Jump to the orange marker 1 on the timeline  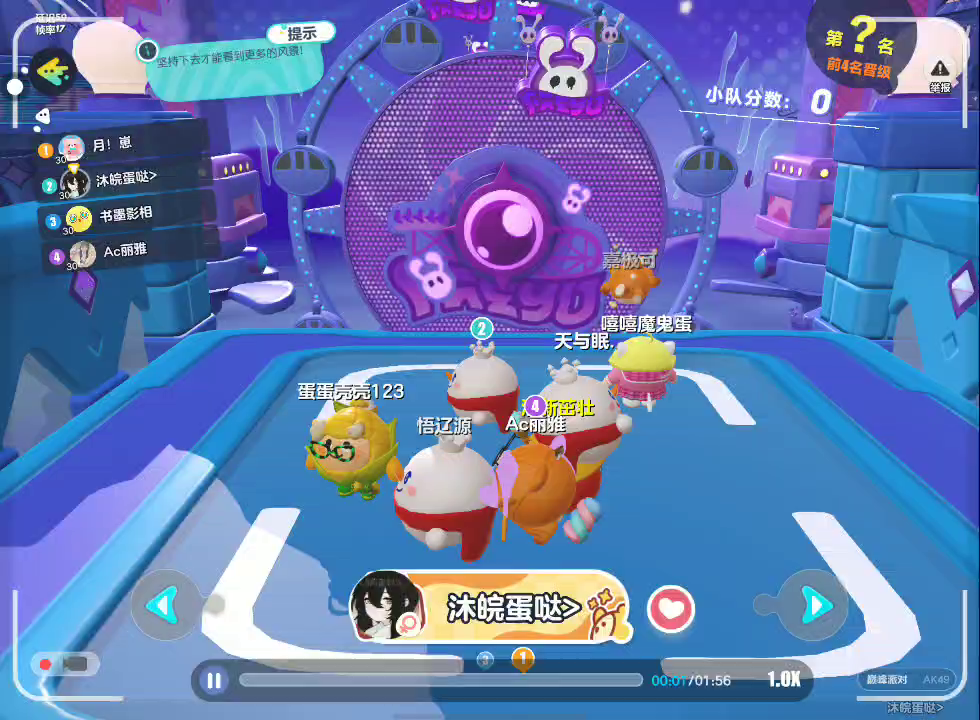coord(522,659)
